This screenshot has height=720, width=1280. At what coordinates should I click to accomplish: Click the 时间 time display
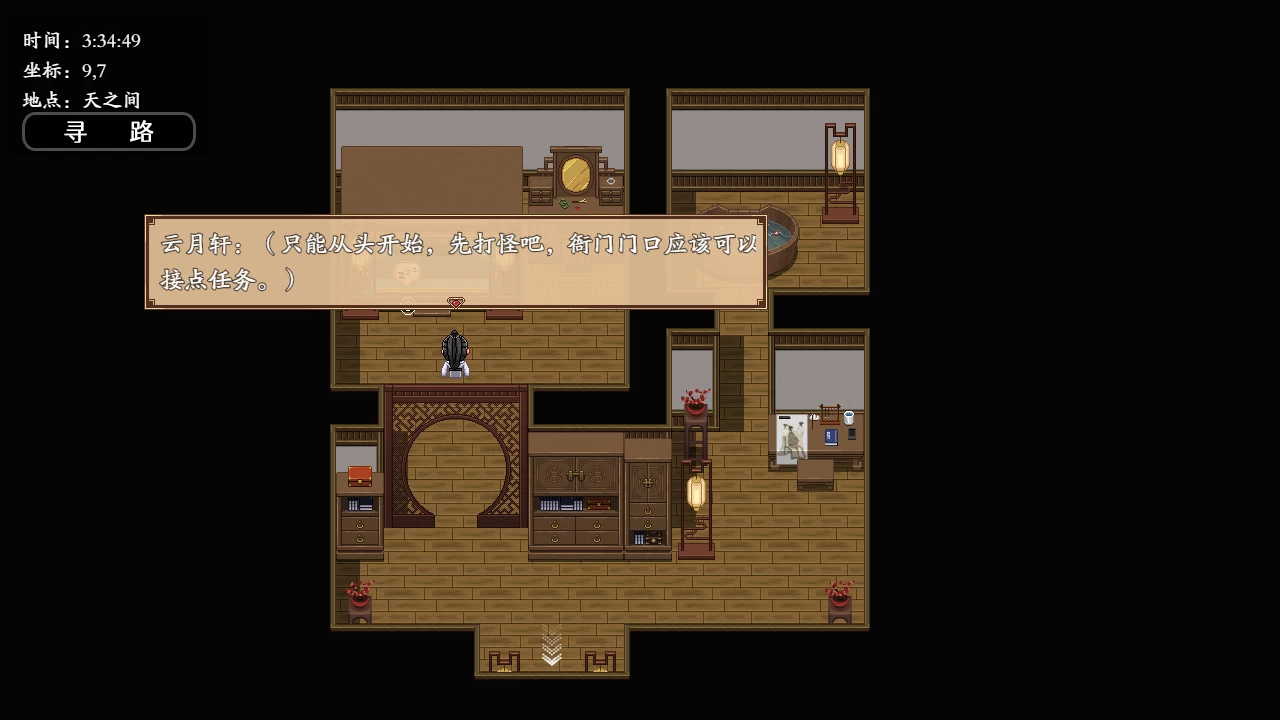coord(80,41)
